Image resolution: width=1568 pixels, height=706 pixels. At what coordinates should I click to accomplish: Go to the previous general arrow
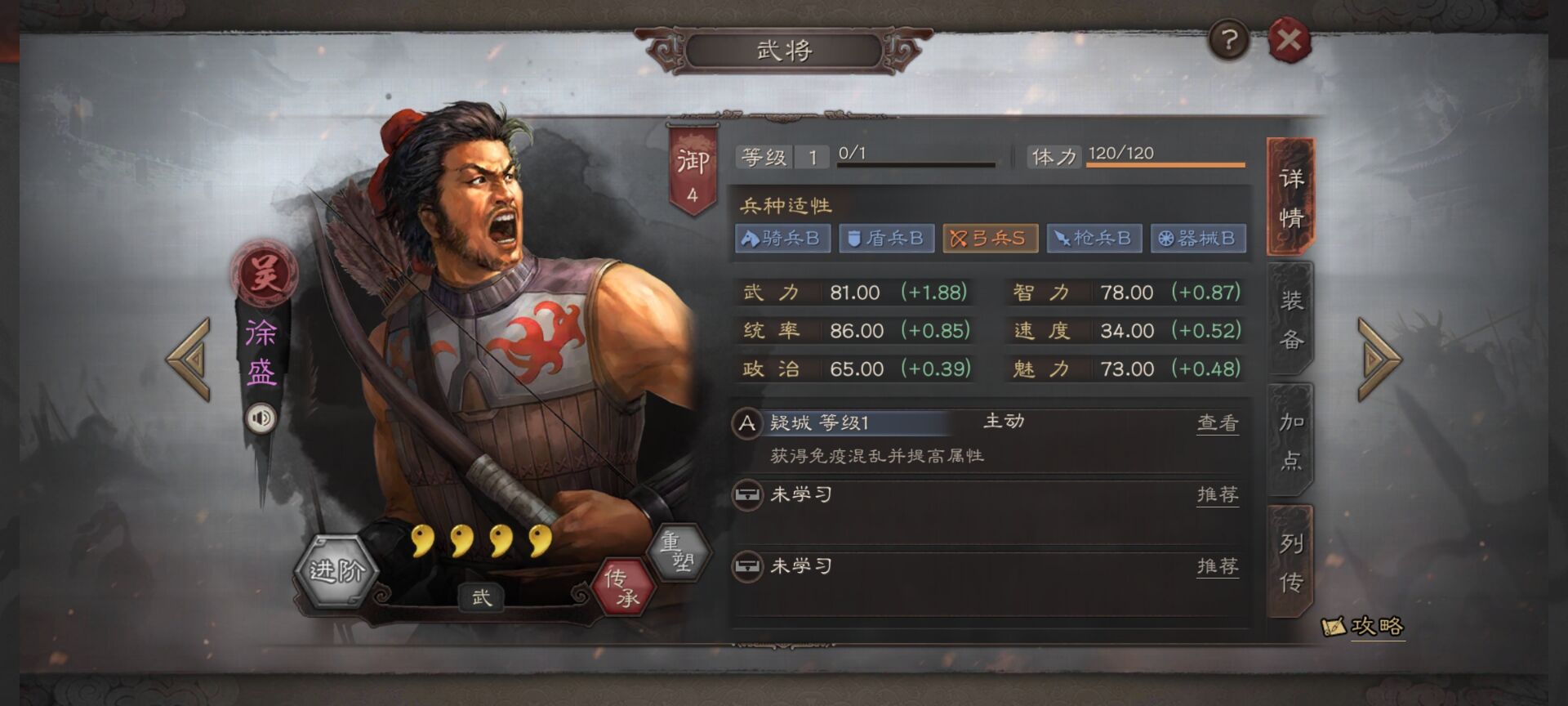pos(189,359)
